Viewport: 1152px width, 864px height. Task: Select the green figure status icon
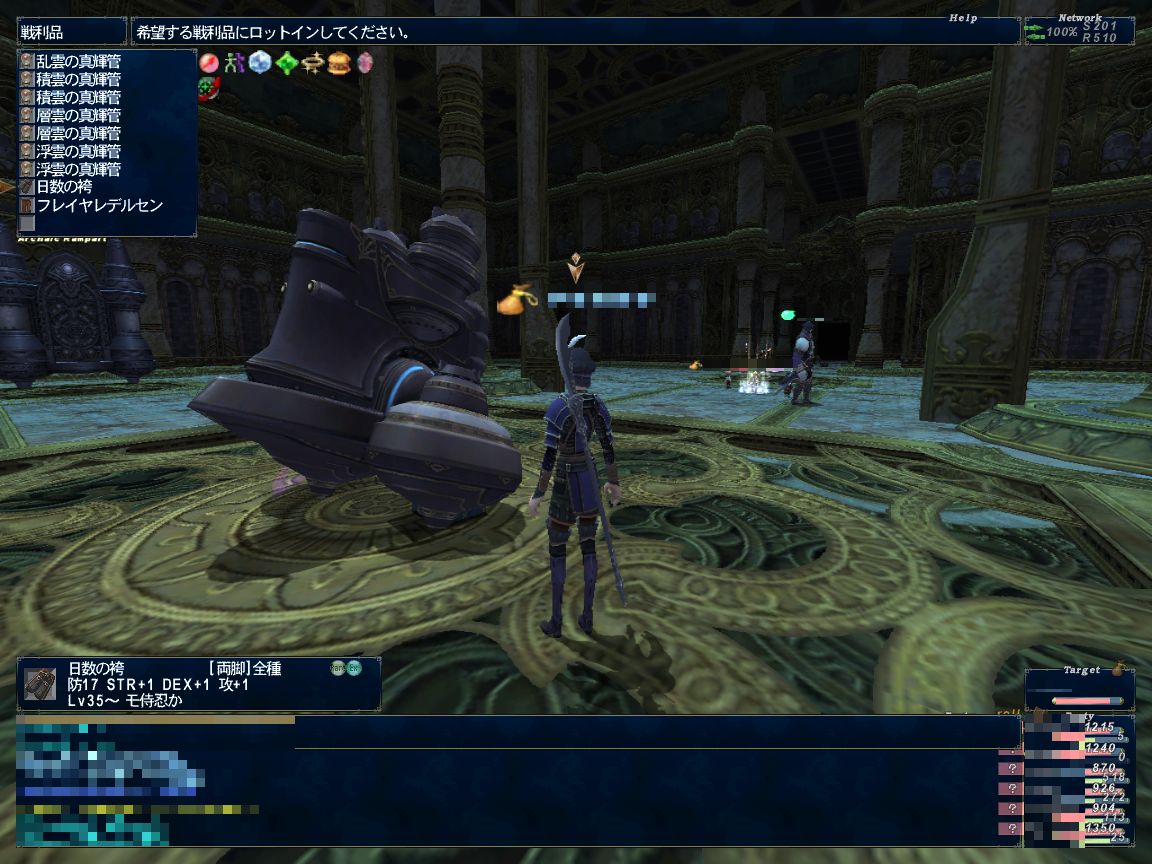pos(235,62)
